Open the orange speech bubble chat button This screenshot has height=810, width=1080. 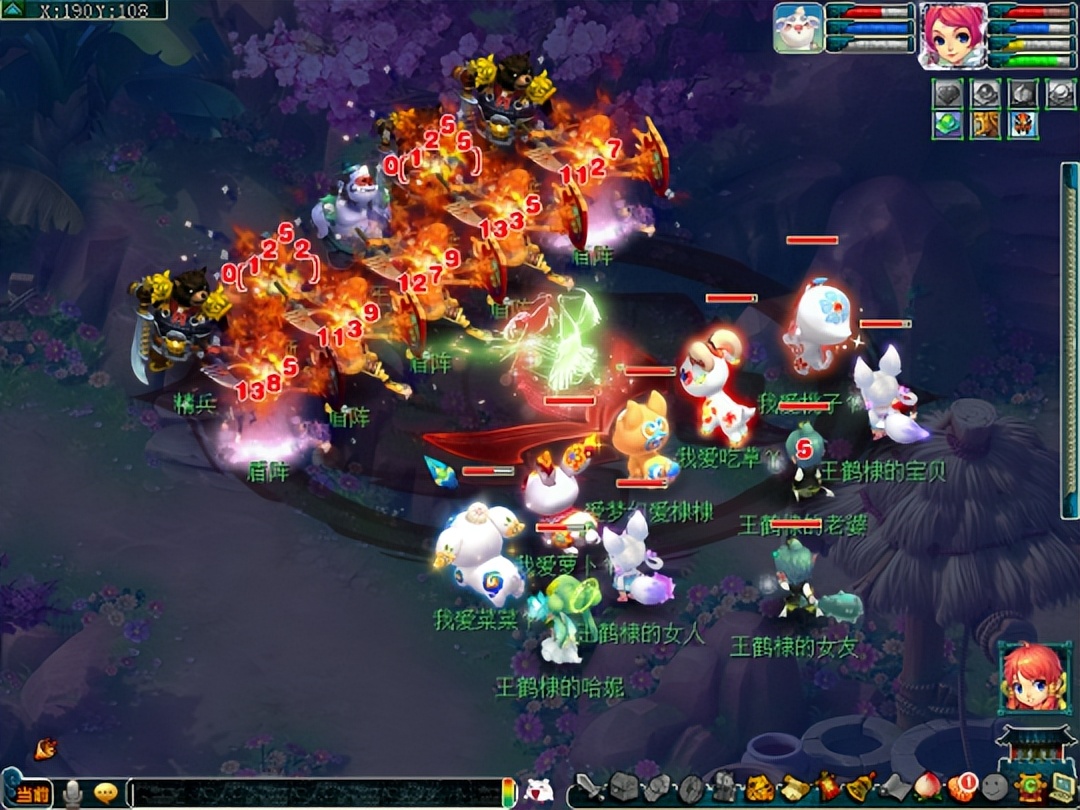pyautogui.click(x=105, y=793)
